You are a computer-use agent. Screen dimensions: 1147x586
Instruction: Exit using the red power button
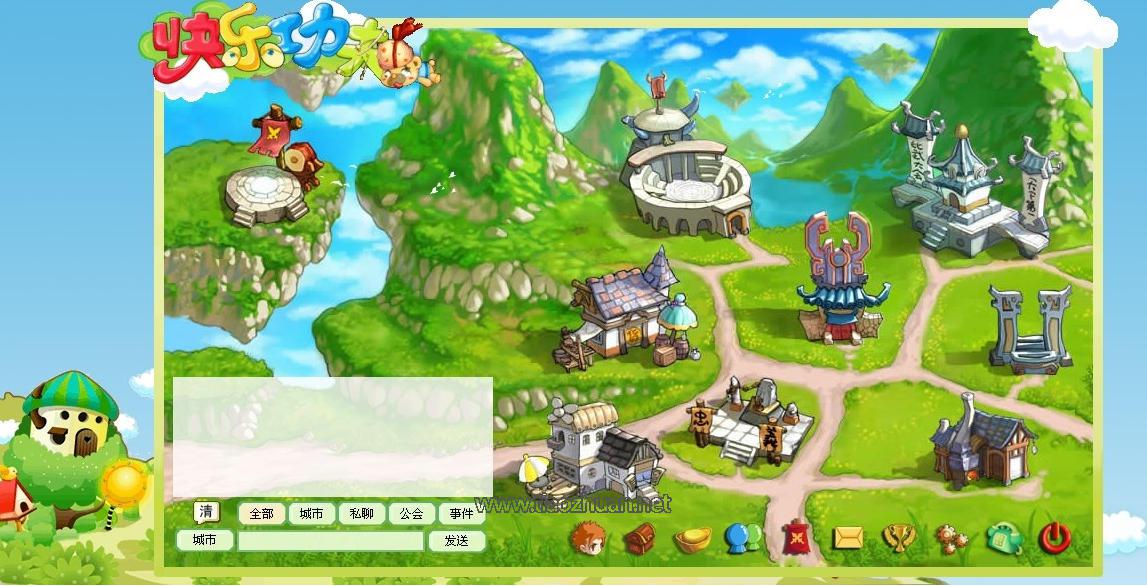coord(1055,538)
